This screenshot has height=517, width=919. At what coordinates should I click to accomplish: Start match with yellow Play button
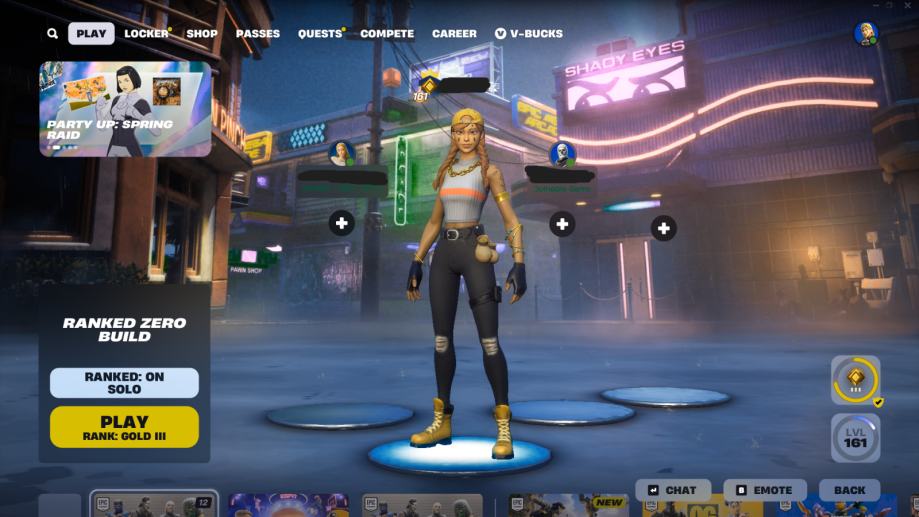point(124,427)
